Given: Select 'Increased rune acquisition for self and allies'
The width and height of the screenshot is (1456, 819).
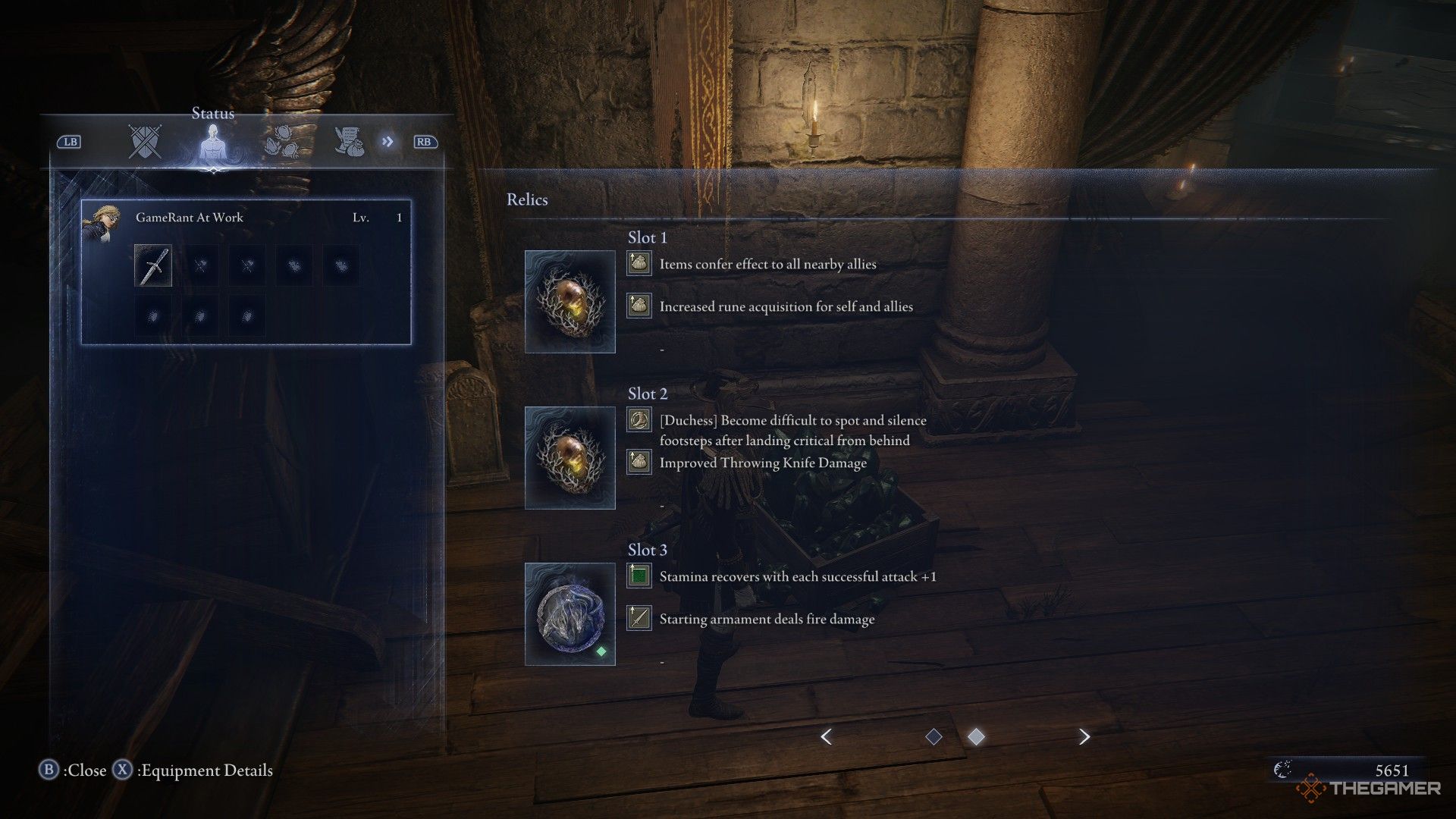Looking at the screenshot, I should point(786,307).
